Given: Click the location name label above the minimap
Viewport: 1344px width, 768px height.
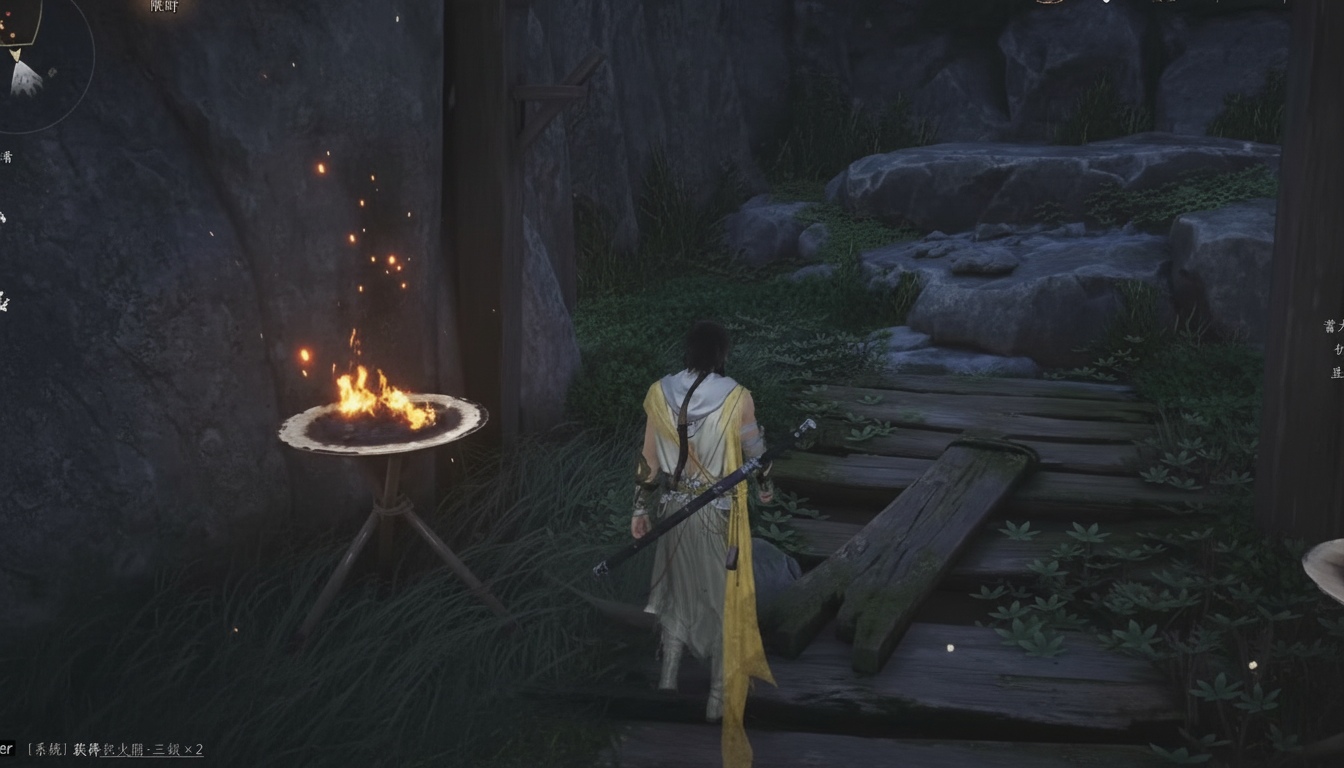Looking at the screenshot, I should pos(164,8).
